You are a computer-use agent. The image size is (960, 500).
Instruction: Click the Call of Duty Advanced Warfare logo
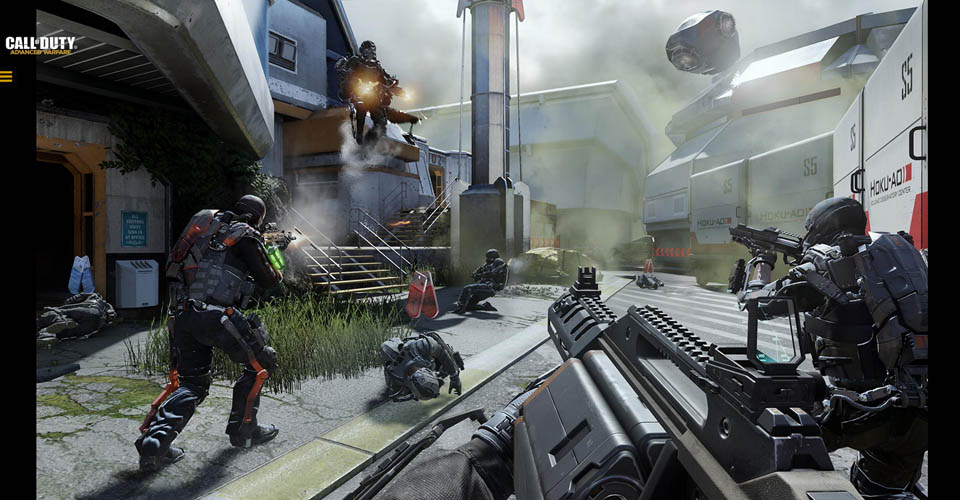click(40, 45)
